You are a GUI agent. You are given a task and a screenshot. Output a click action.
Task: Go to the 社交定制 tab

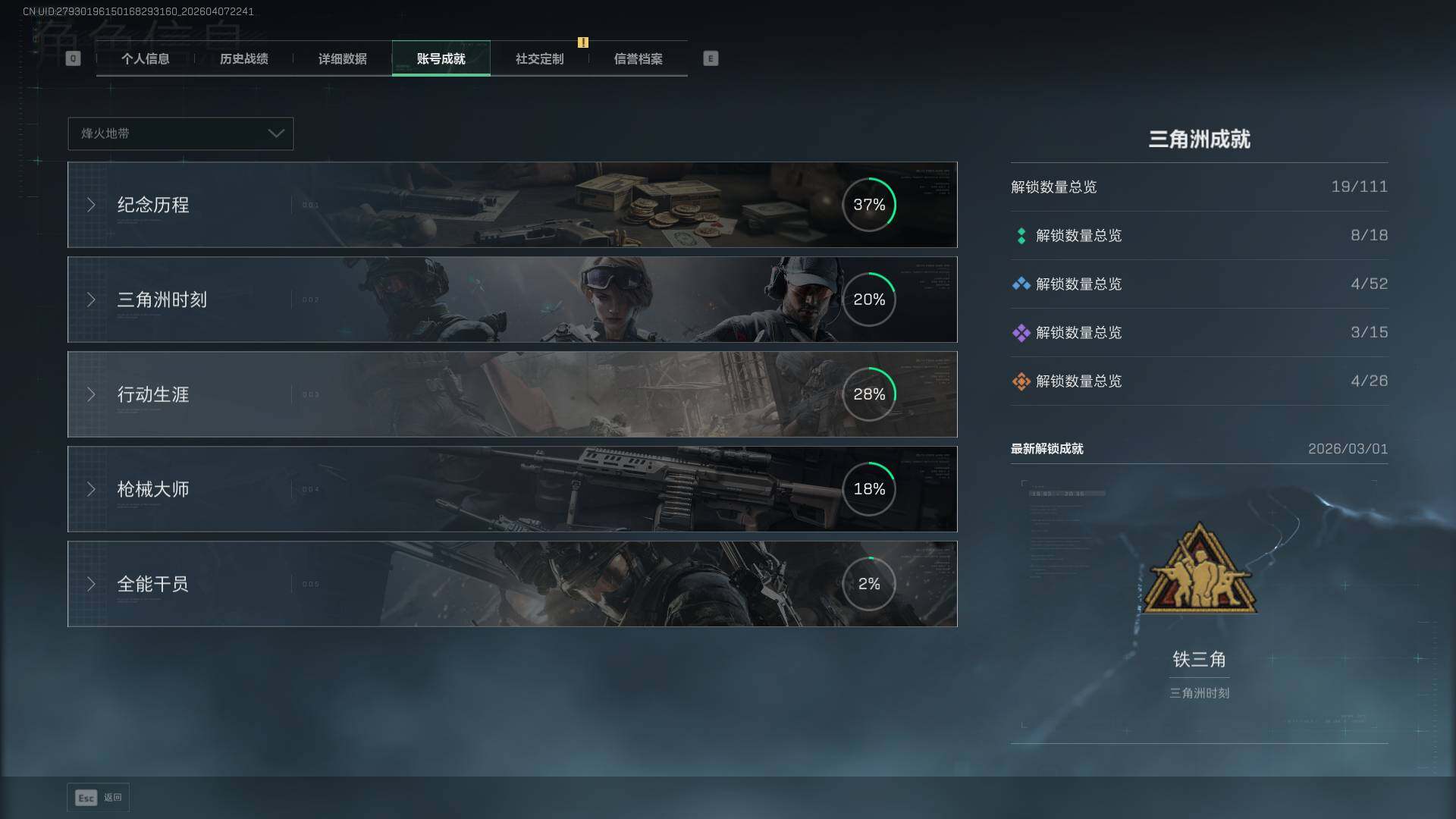coord(539,59)
